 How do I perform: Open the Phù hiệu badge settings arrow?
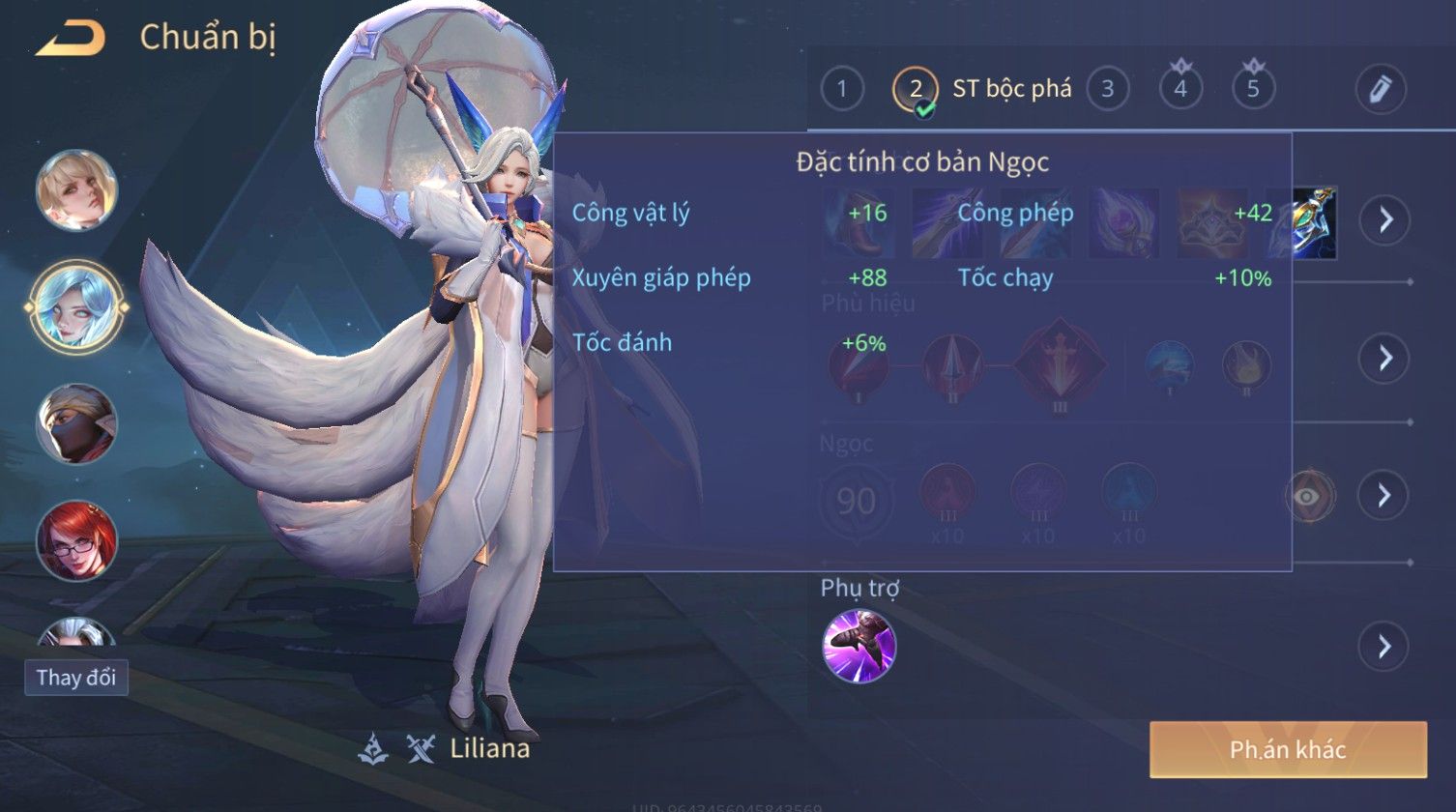coord(1384,359)
